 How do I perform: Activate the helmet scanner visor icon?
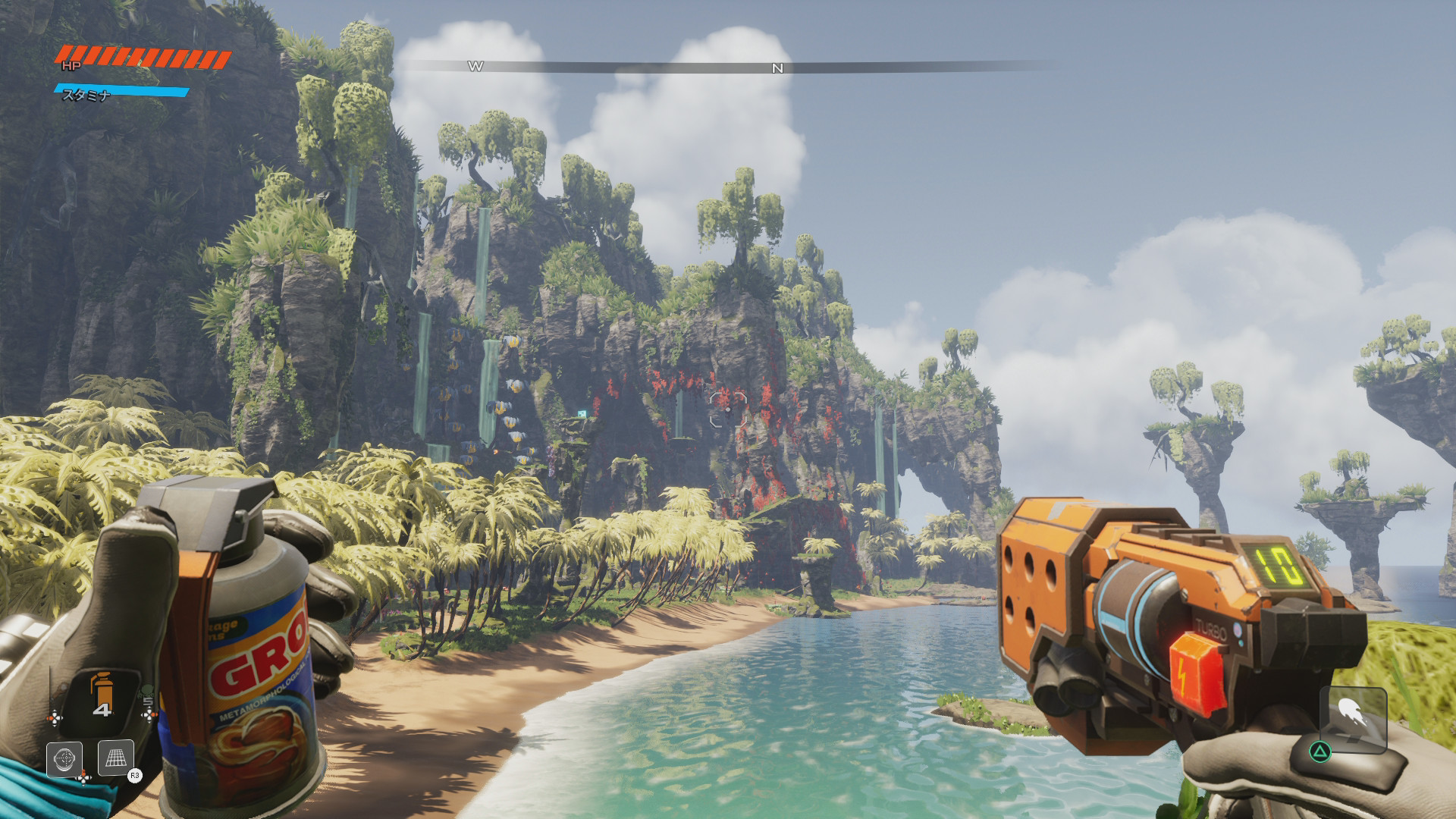click(x=64, y=759)
